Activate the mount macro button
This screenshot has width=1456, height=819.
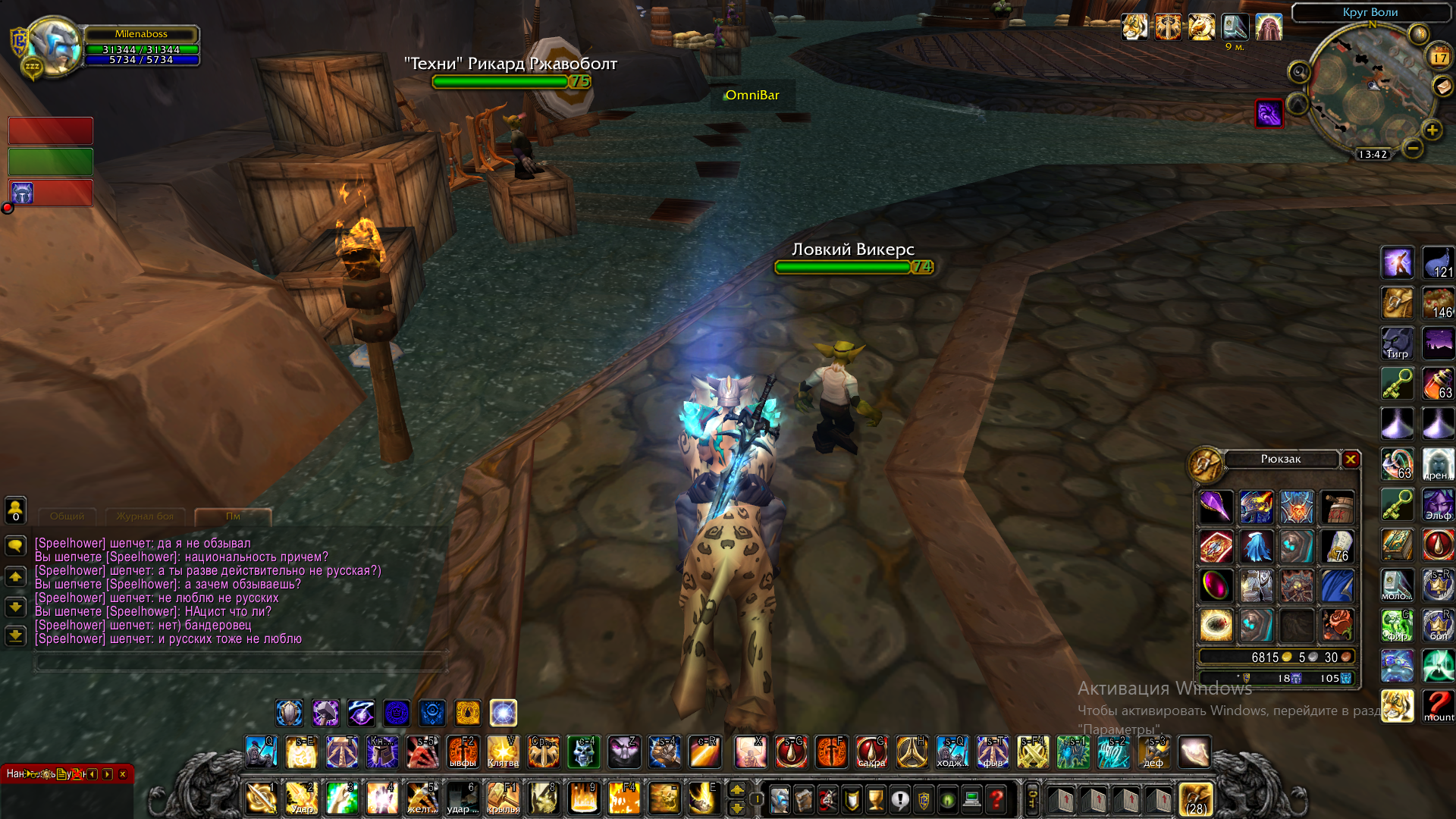tap(1438, 706)
